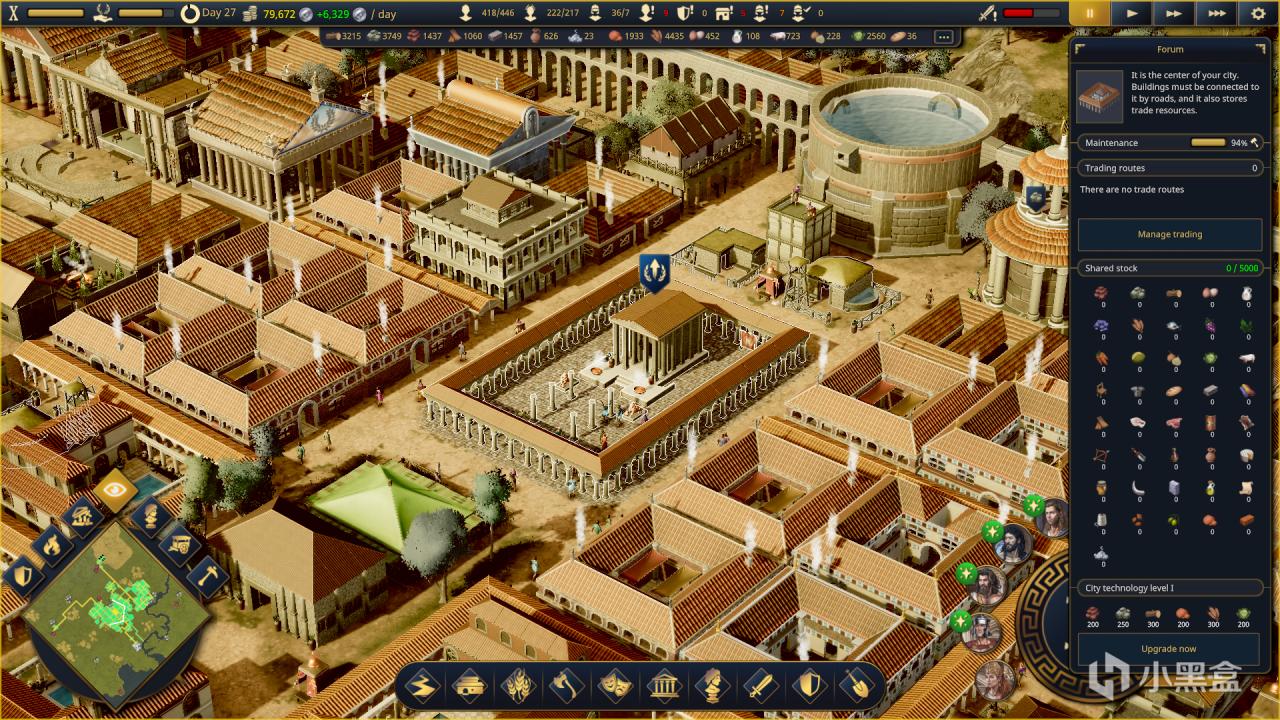Viewport: 1280px width, 720px height.
Task: Open the wheat farming build category
Action: 519,686
